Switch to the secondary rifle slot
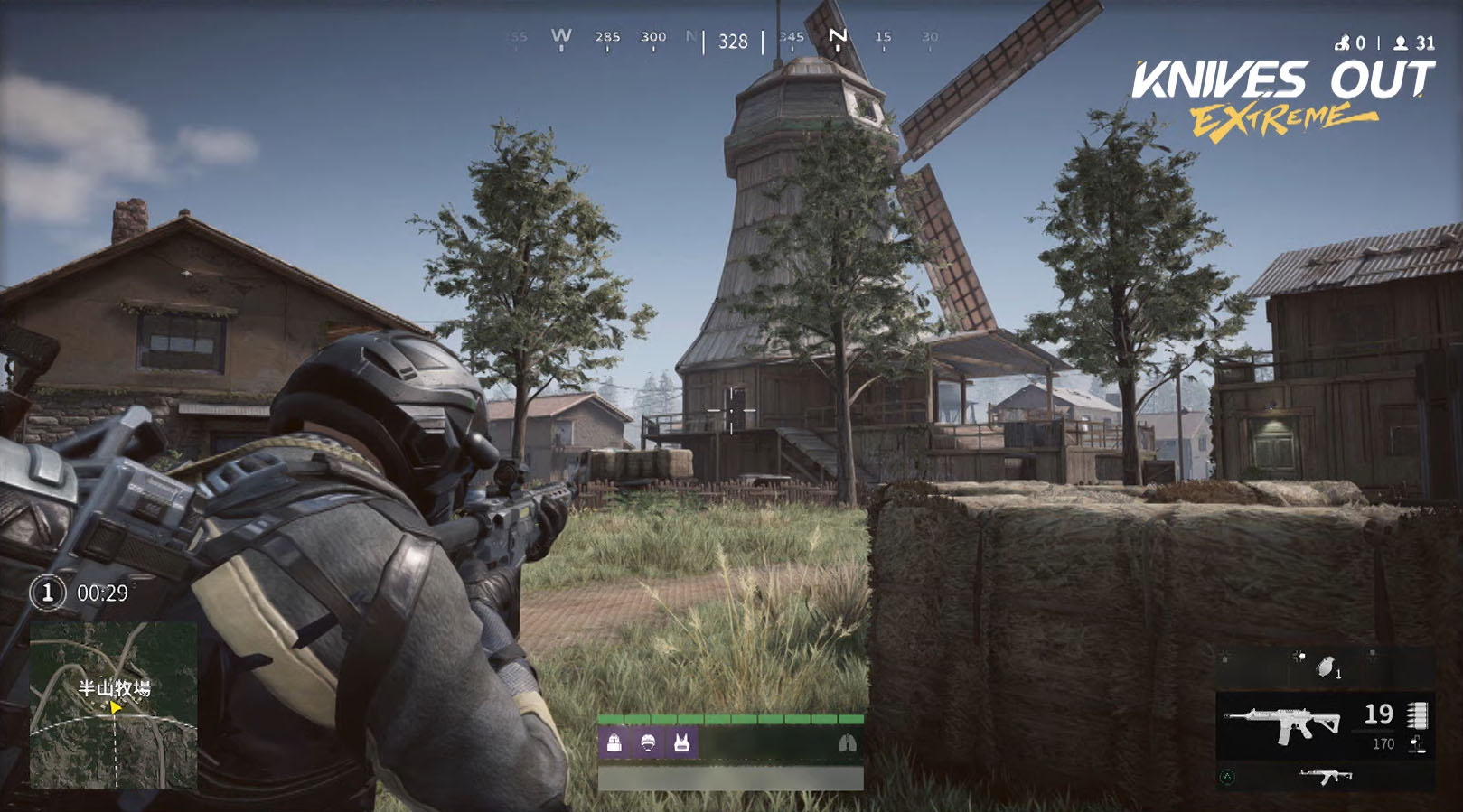Screen dimensions: 1463x812 click(x=1325, y=776)
